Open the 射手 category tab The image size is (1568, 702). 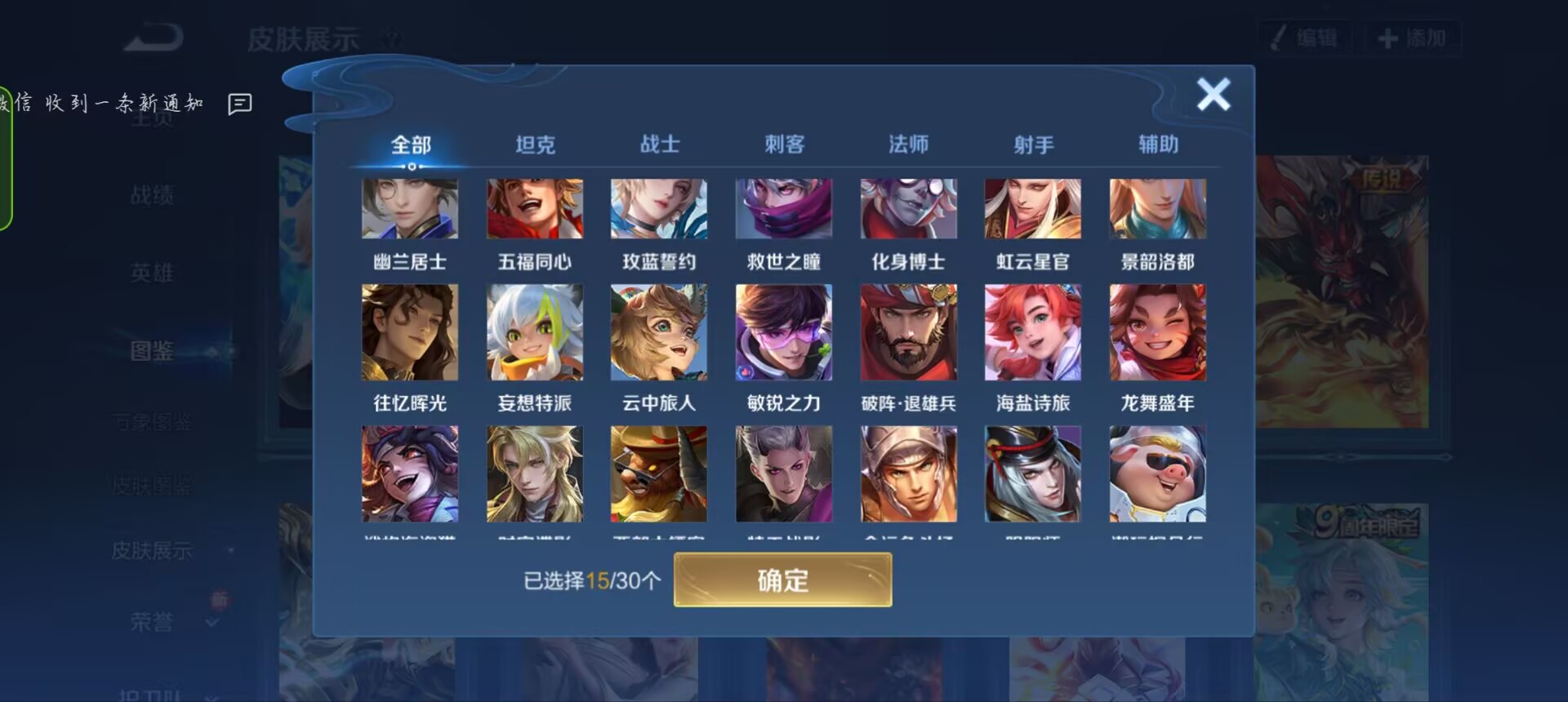click(x=1032, y=144)
